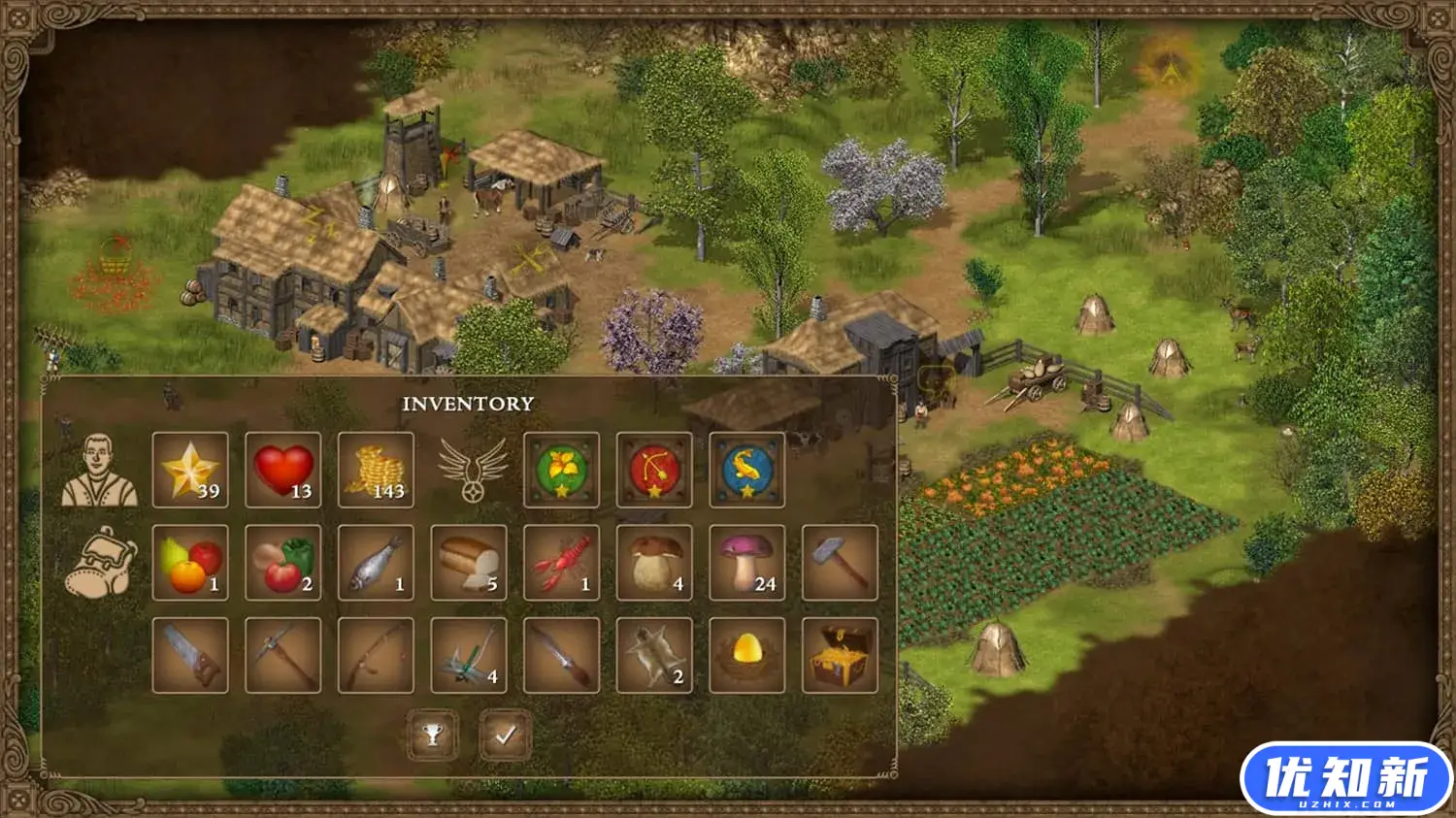The height and width of the screenshot is (818, 1456).
Task: Choose the bread loaf slot
Action: coord(469,563)
